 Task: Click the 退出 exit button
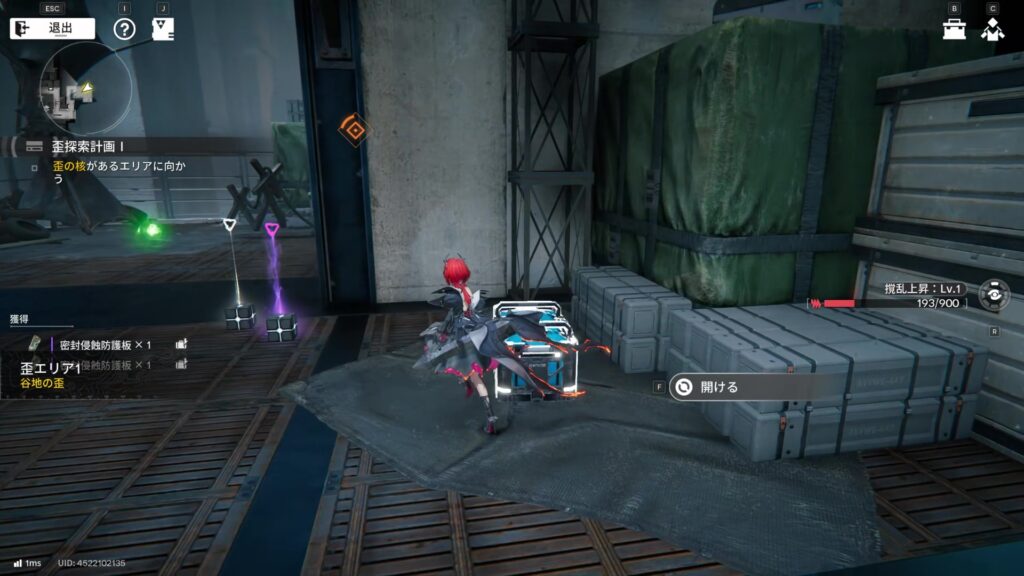coord(52,28)
